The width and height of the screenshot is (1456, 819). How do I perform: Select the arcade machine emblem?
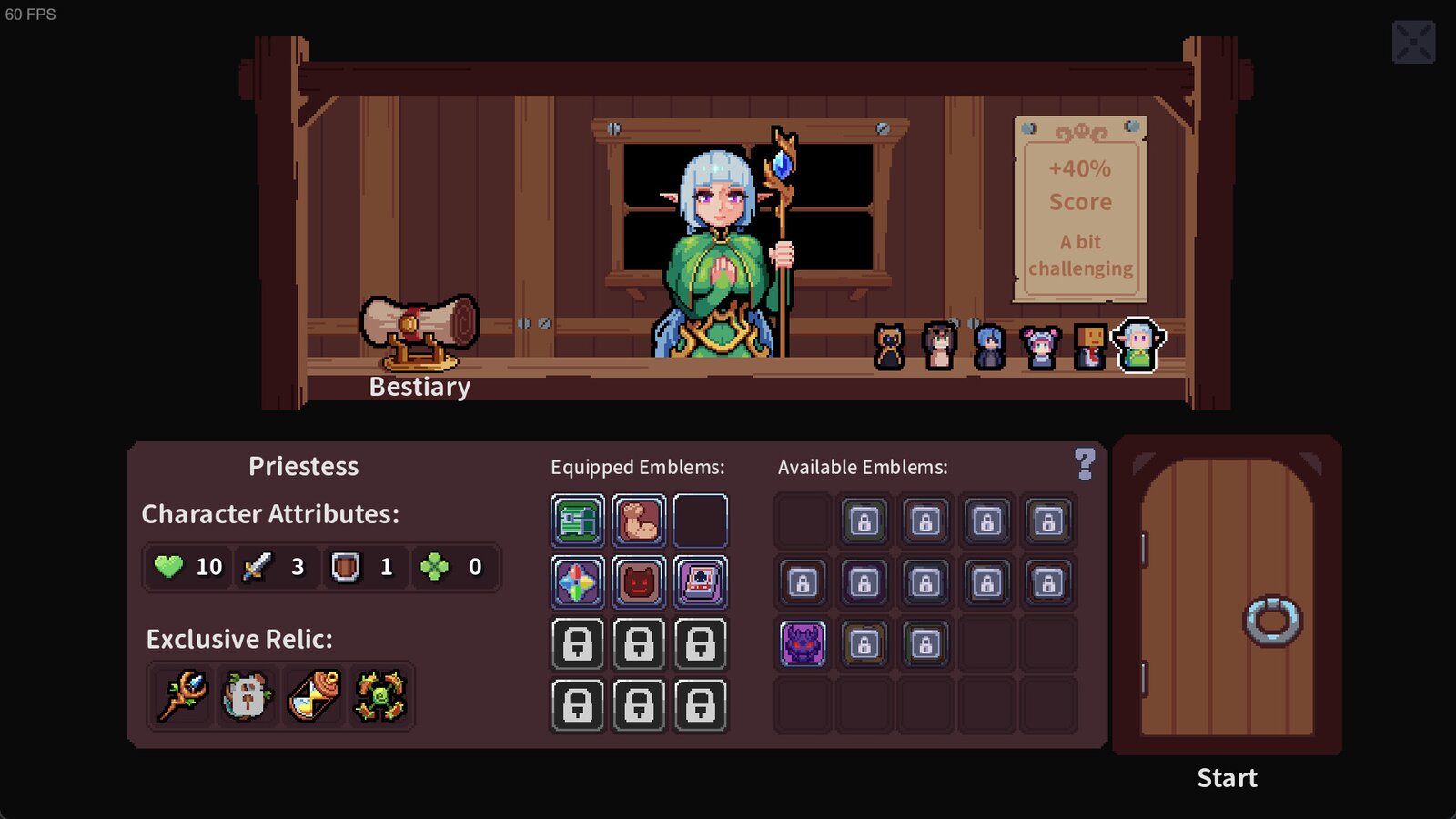point(701,581)
